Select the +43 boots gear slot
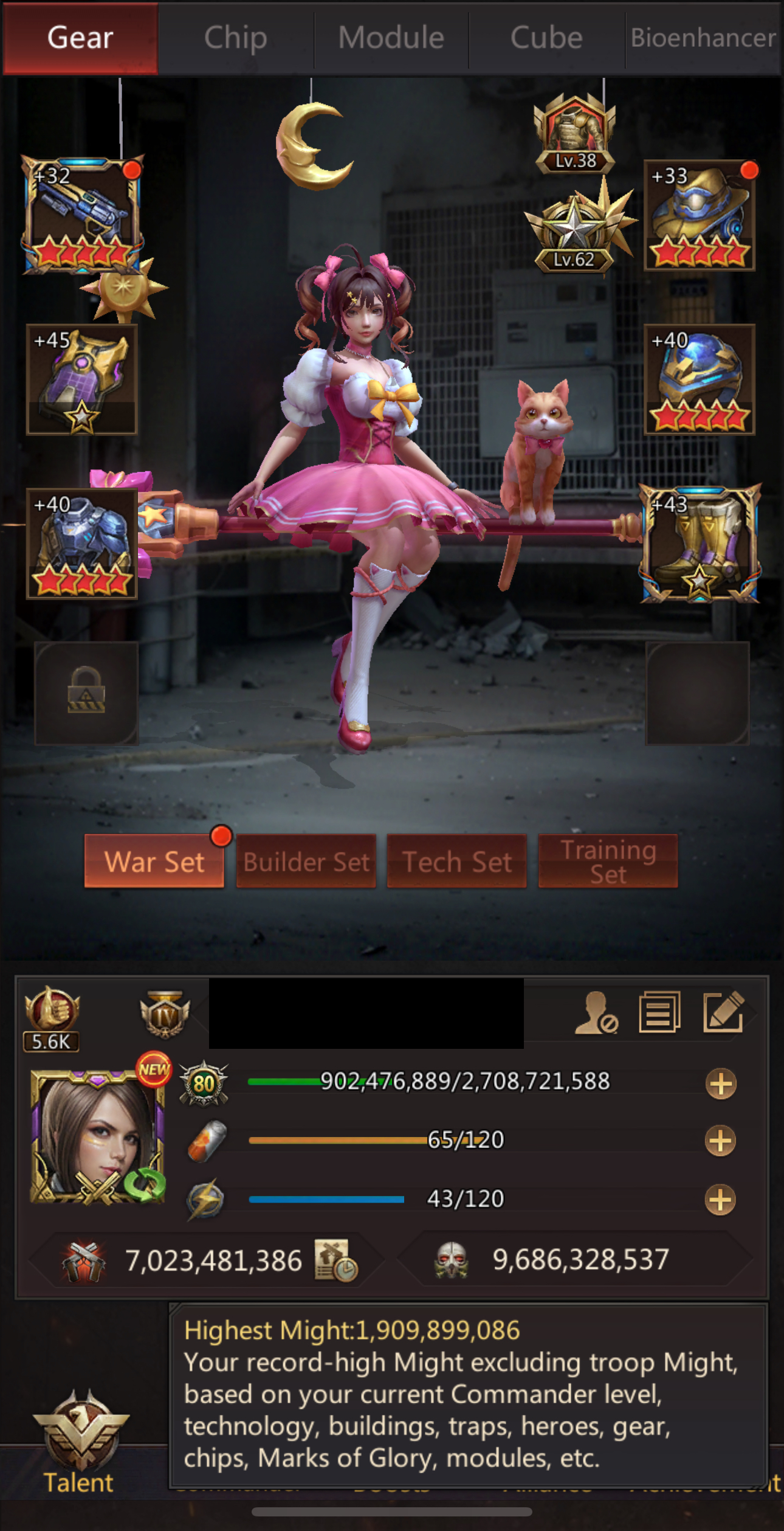The height and width of the screenshot is (1531, 784). click(700, 545)
